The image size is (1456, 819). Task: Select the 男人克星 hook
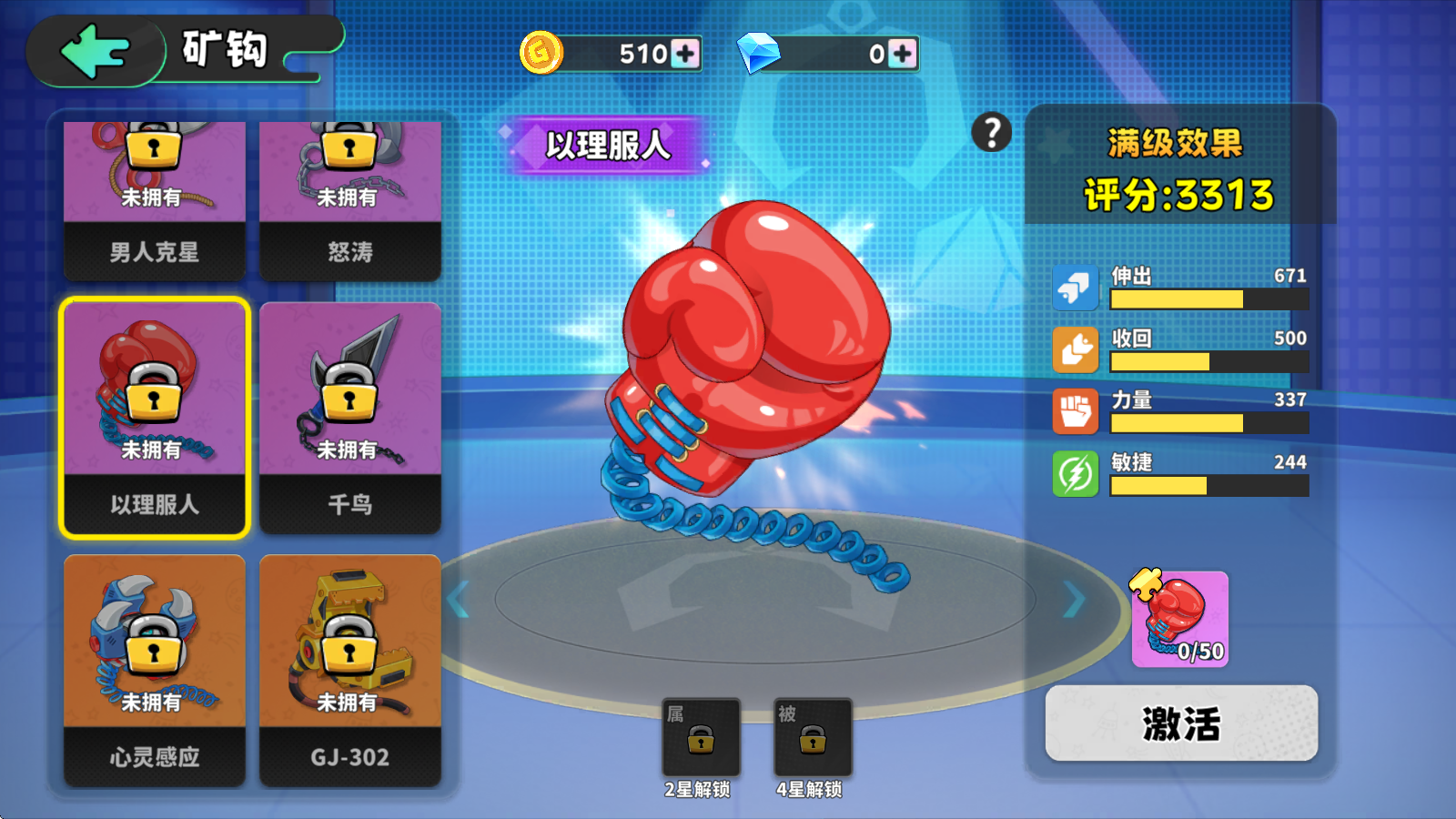[154, 196]
